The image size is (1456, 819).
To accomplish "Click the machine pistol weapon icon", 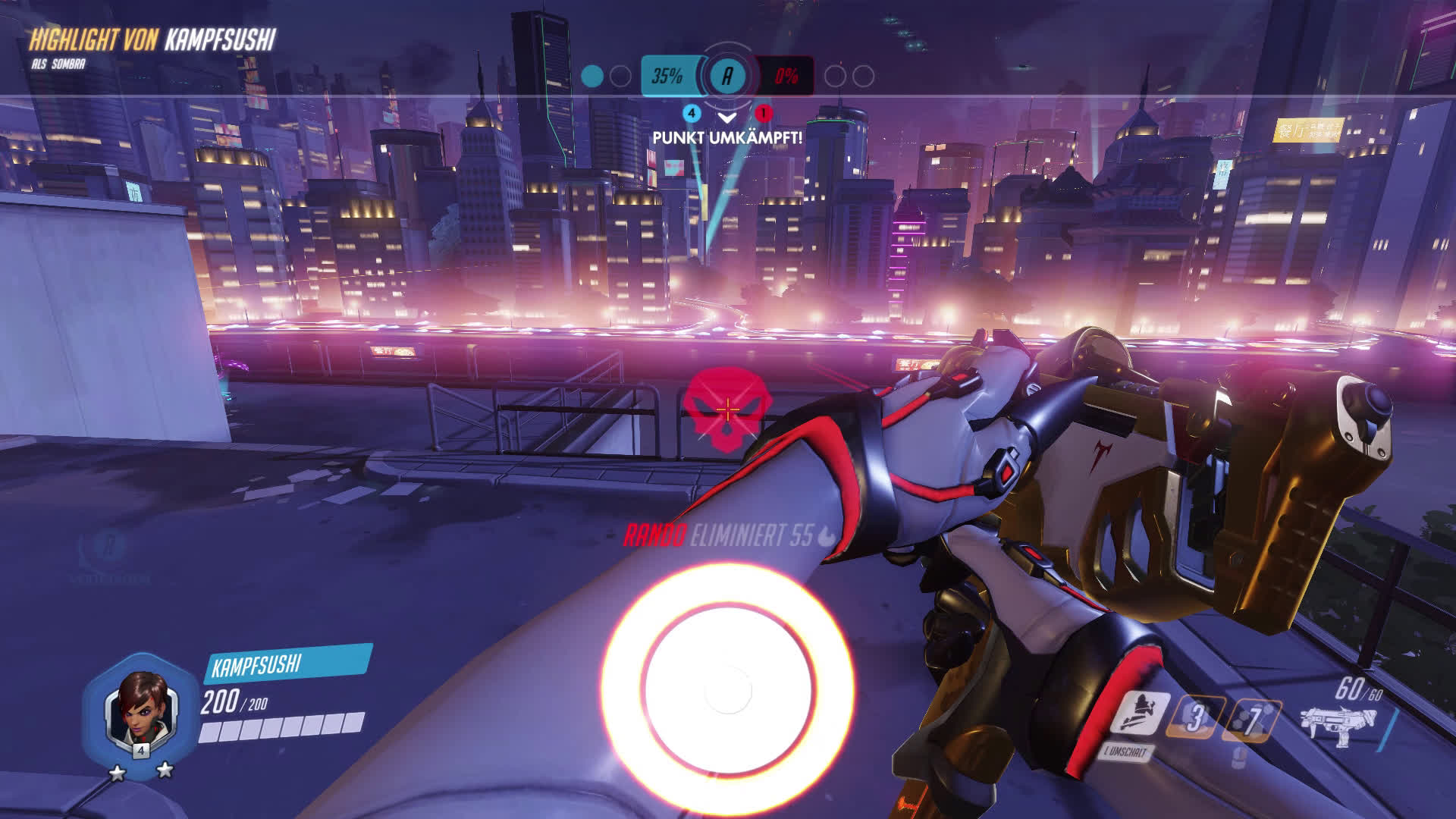I will 1333,724.
